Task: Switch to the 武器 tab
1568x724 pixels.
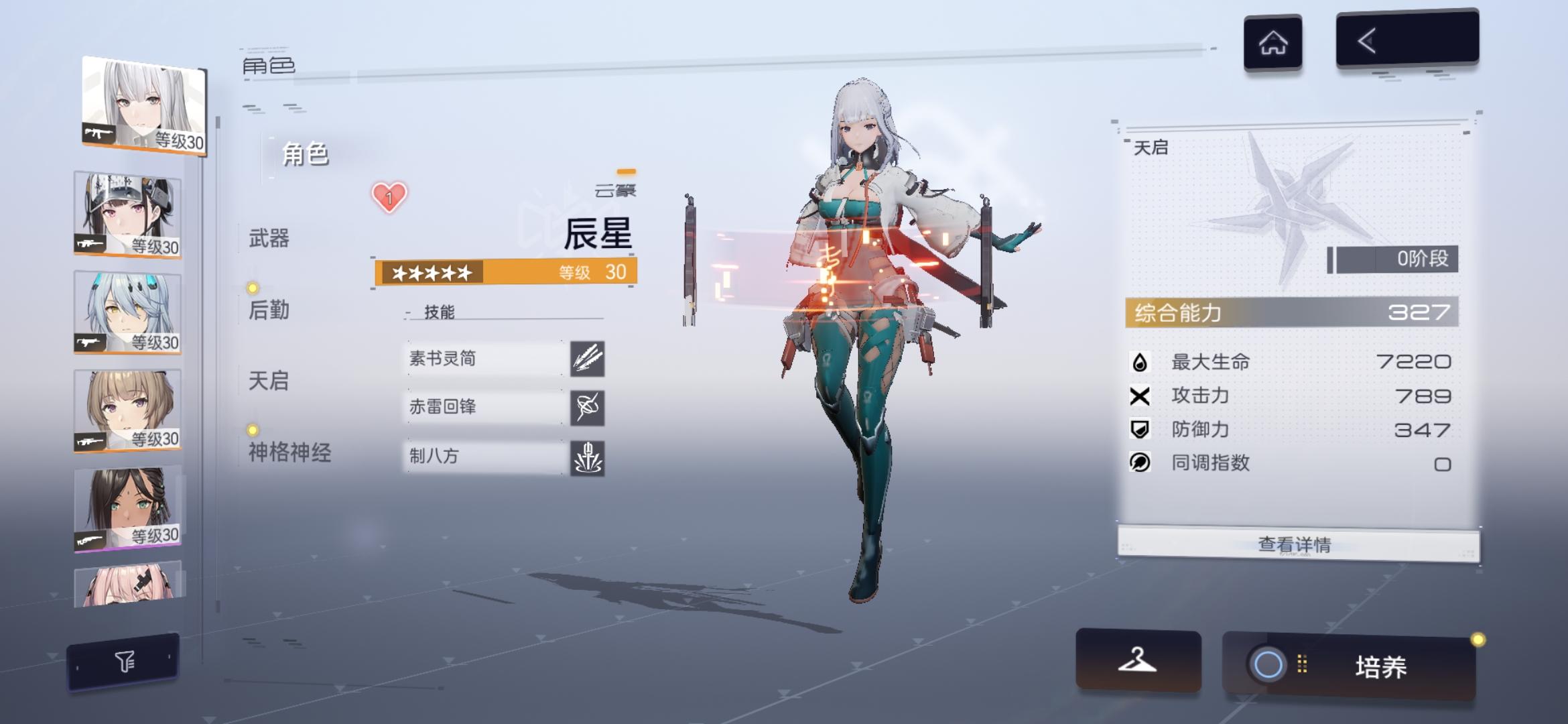Action: [271, 239]
